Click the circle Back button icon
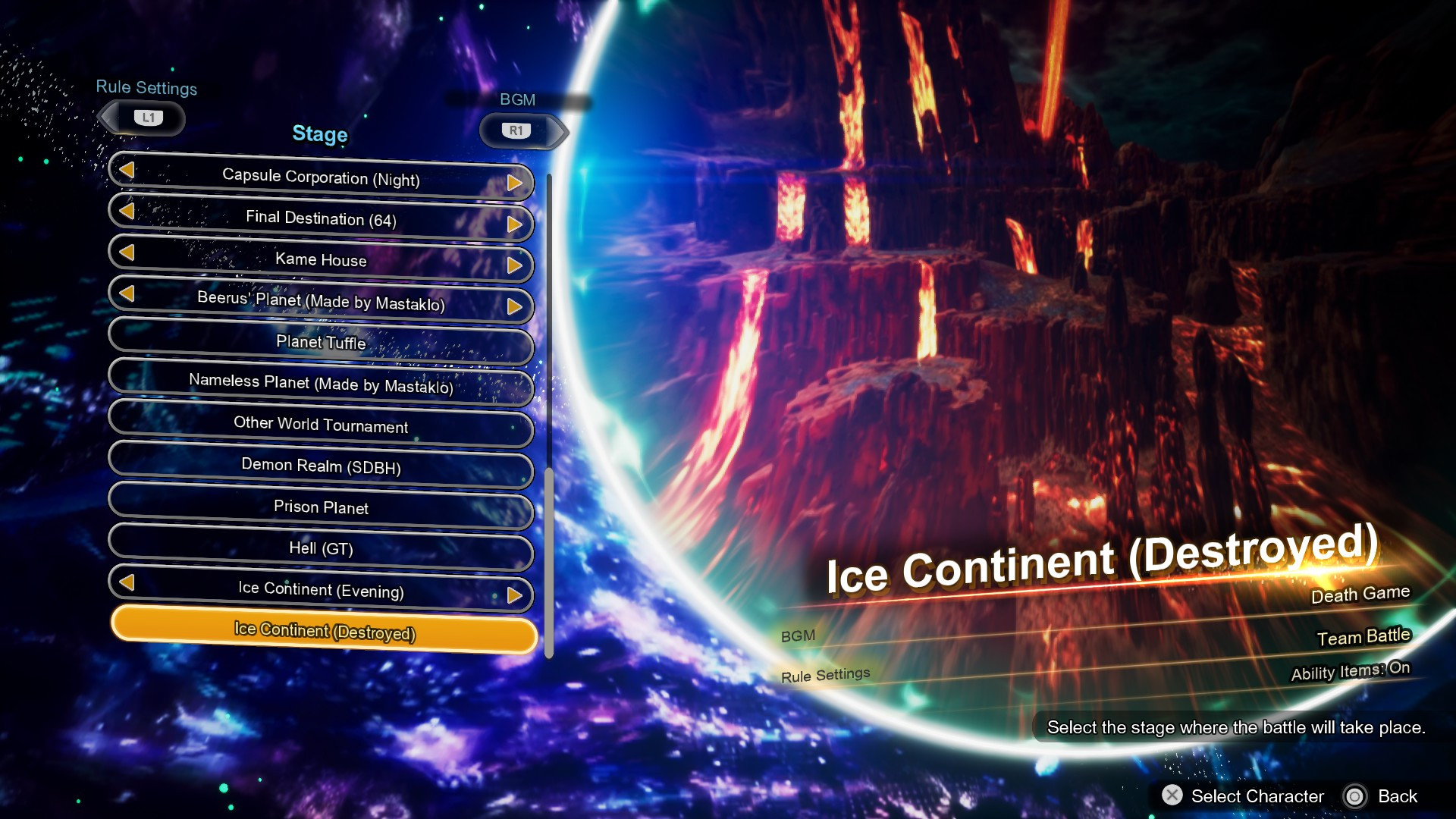The height and width of the screenshot is (819, 1456). pyautogui.click(x=1355, y=796)
